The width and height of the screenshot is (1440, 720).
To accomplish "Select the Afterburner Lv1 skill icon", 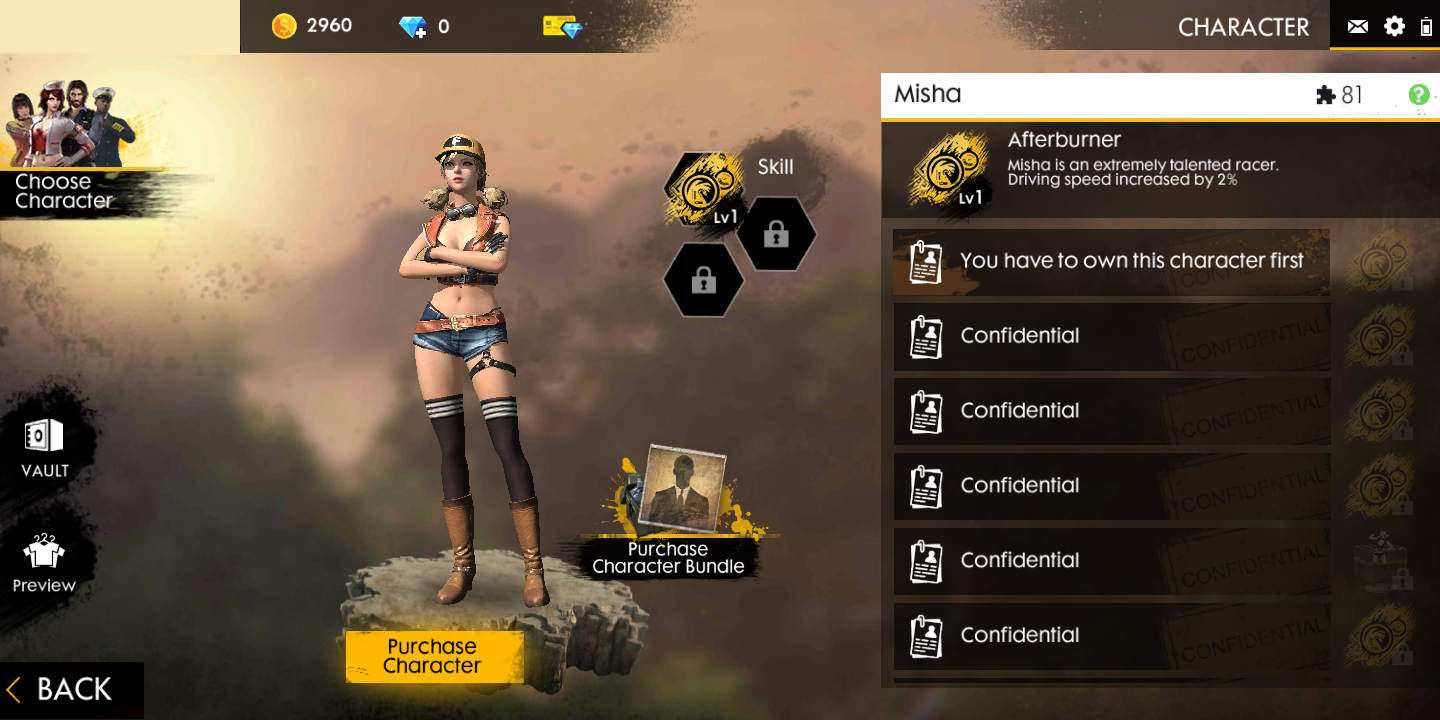I will click(x=703, y=190).
